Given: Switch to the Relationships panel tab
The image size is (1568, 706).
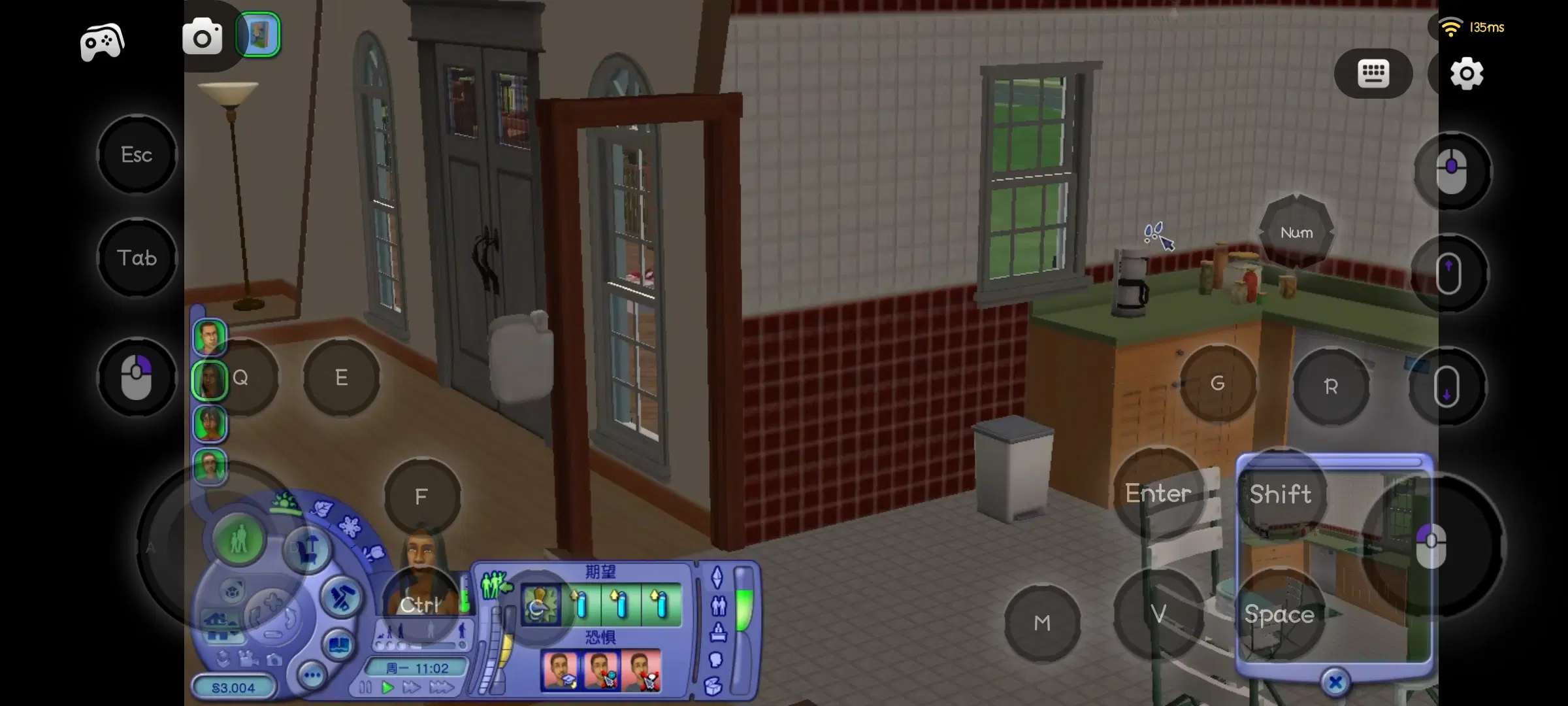Looking at the screenshot, I should (x=719, y=606).
